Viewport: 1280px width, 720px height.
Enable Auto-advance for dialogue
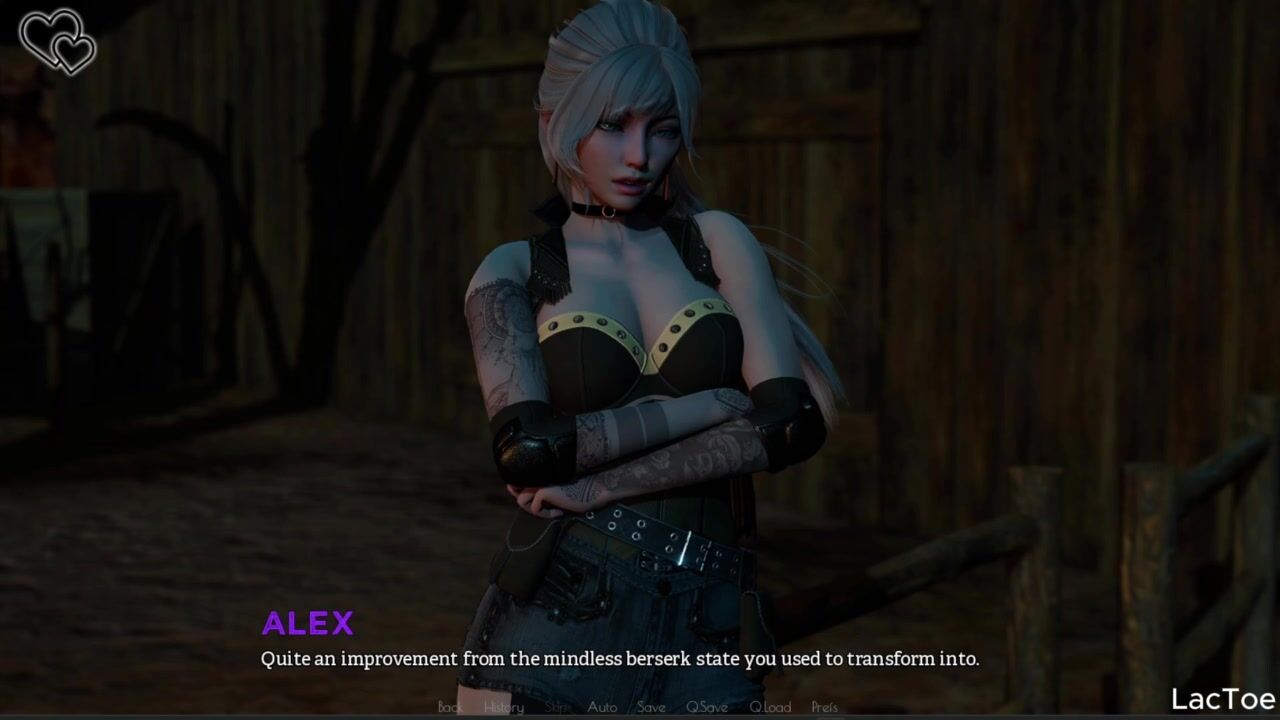tap(602, 707)
